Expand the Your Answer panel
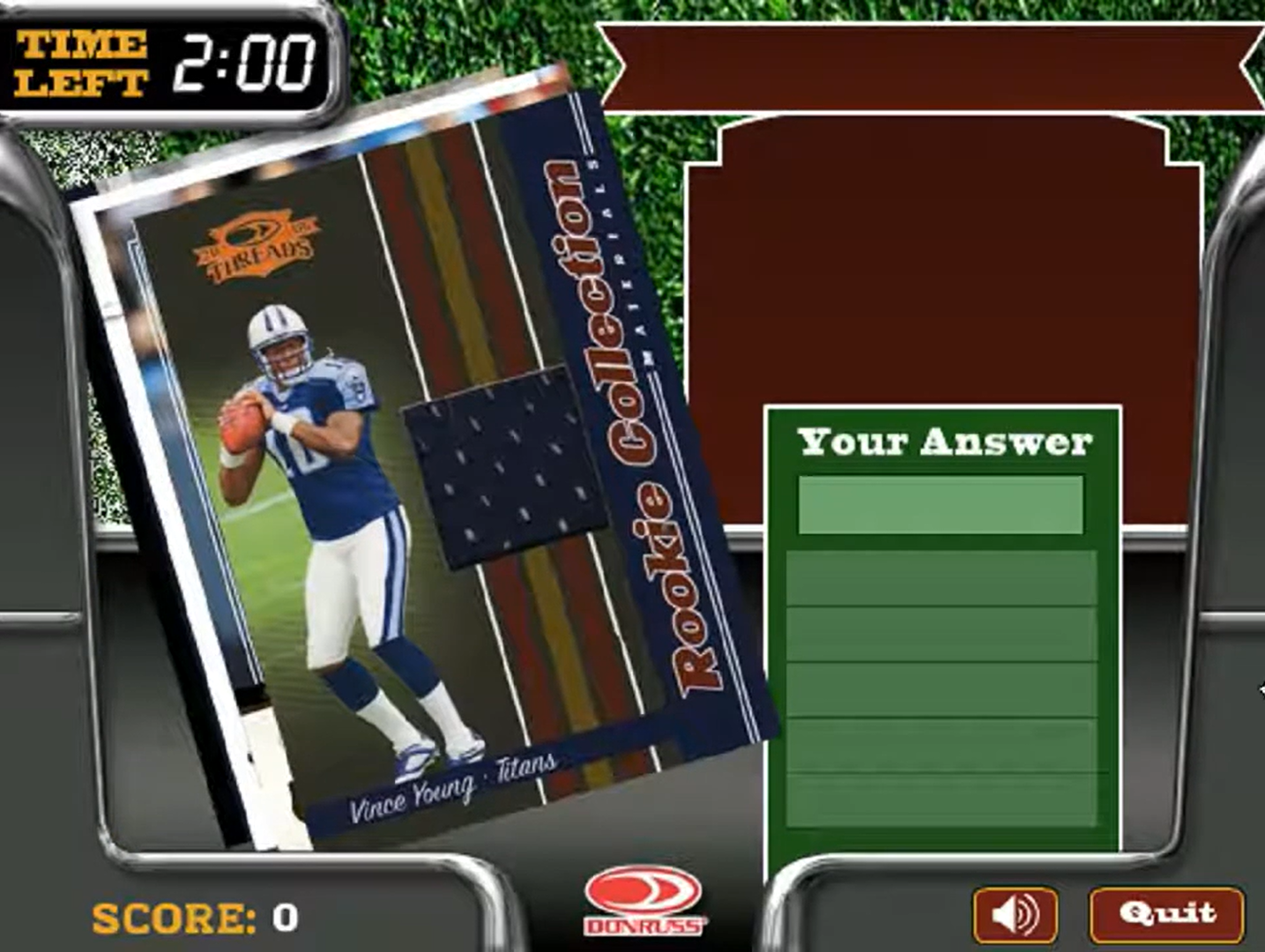 pyautogui.click(x=943, y=635)
